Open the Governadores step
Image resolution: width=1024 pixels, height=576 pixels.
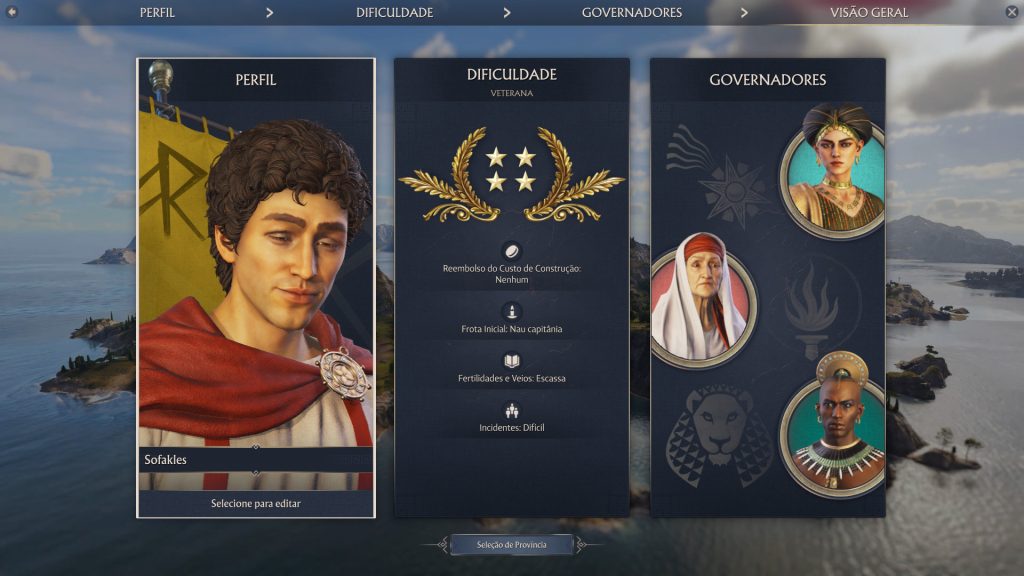[632, 13]
